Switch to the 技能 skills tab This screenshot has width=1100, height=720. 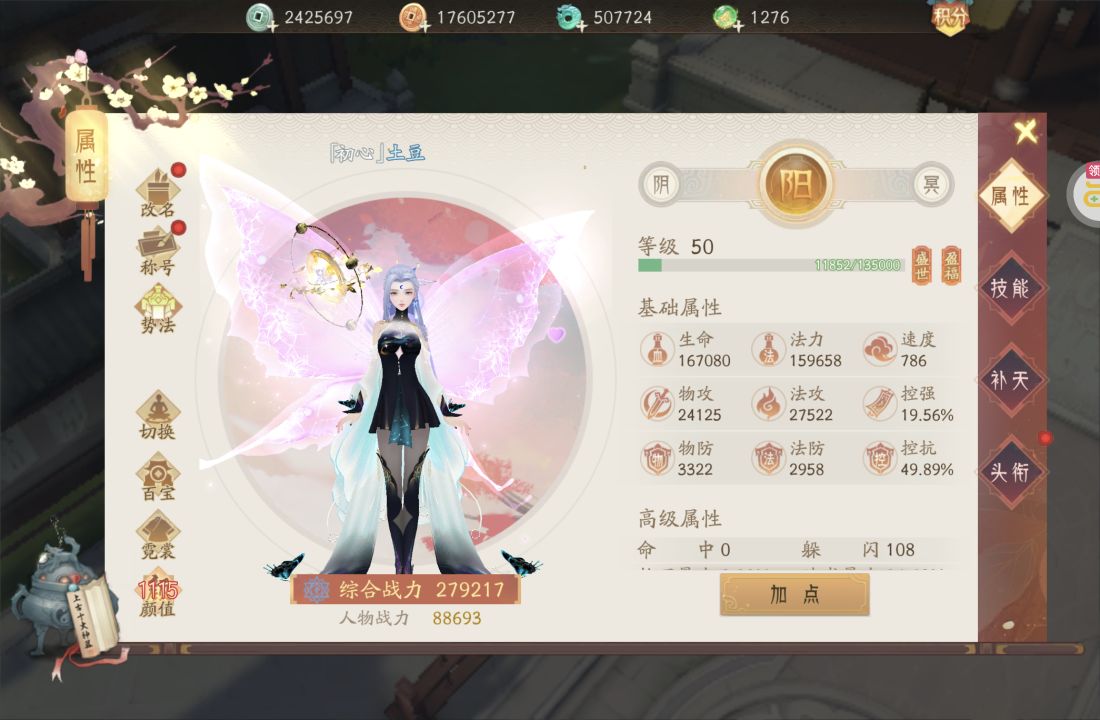tap(1010, 288)
